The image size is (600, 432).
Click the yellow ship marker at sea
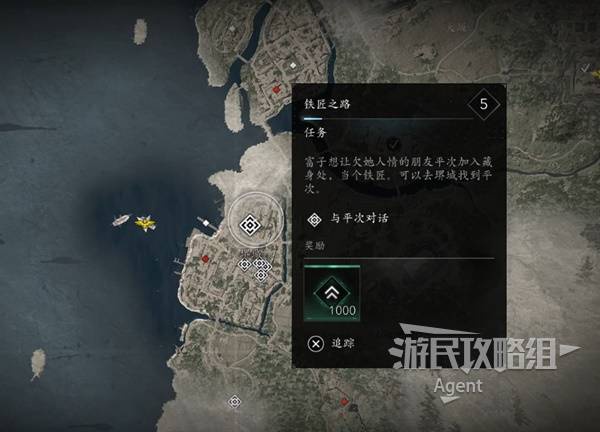146,222
